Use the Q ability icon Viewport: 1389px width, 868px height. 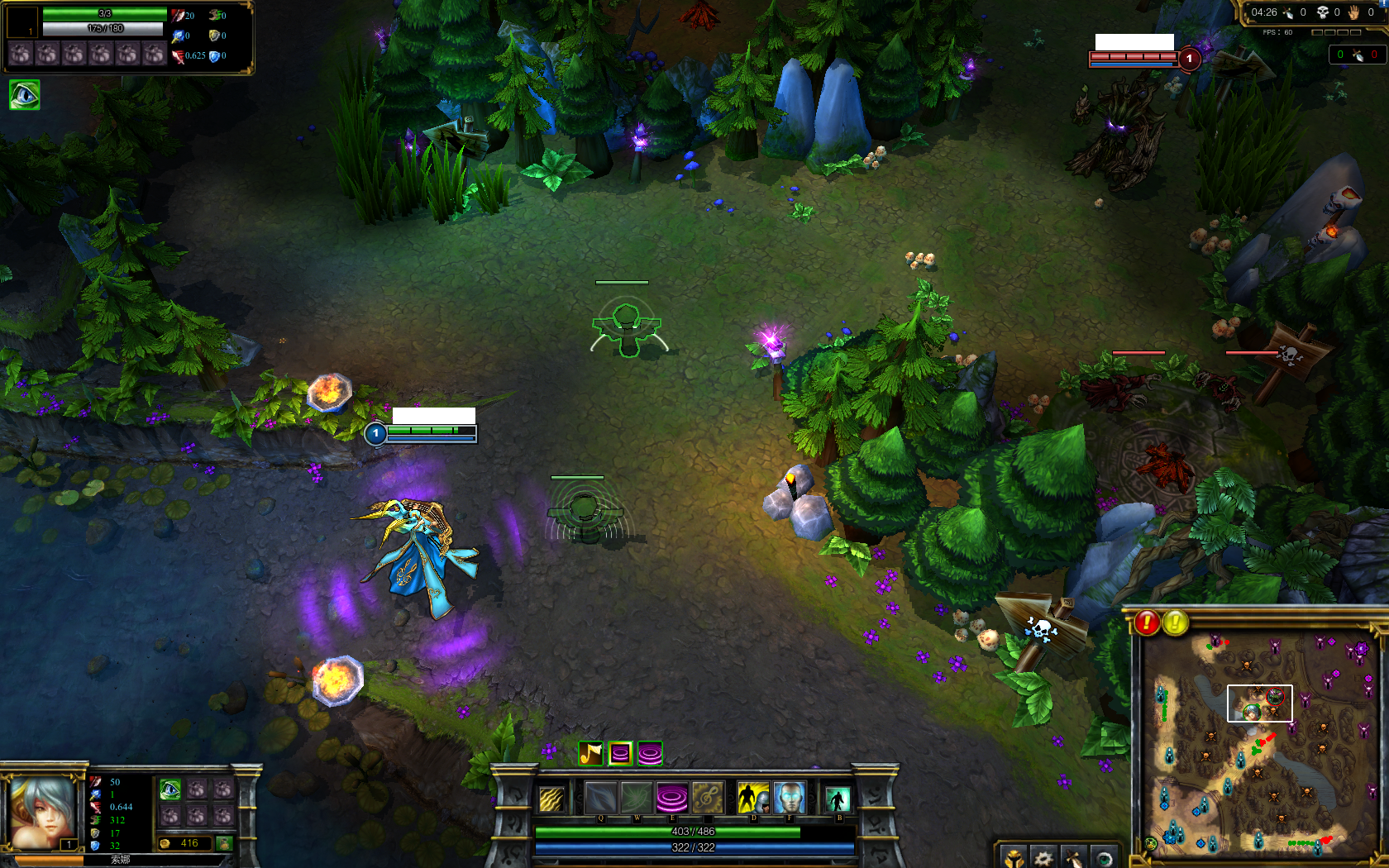click(x=601, y=799)
